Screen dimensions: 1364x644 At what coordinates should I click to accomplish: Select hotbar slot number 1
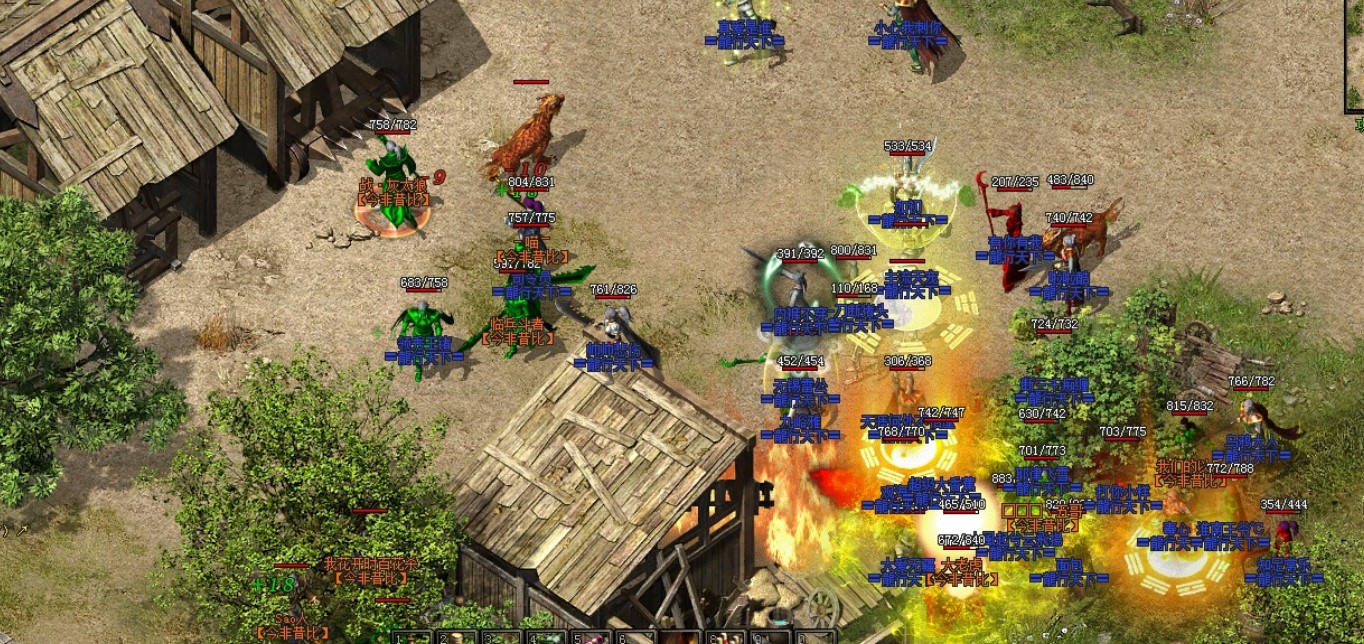pos(411,638)
